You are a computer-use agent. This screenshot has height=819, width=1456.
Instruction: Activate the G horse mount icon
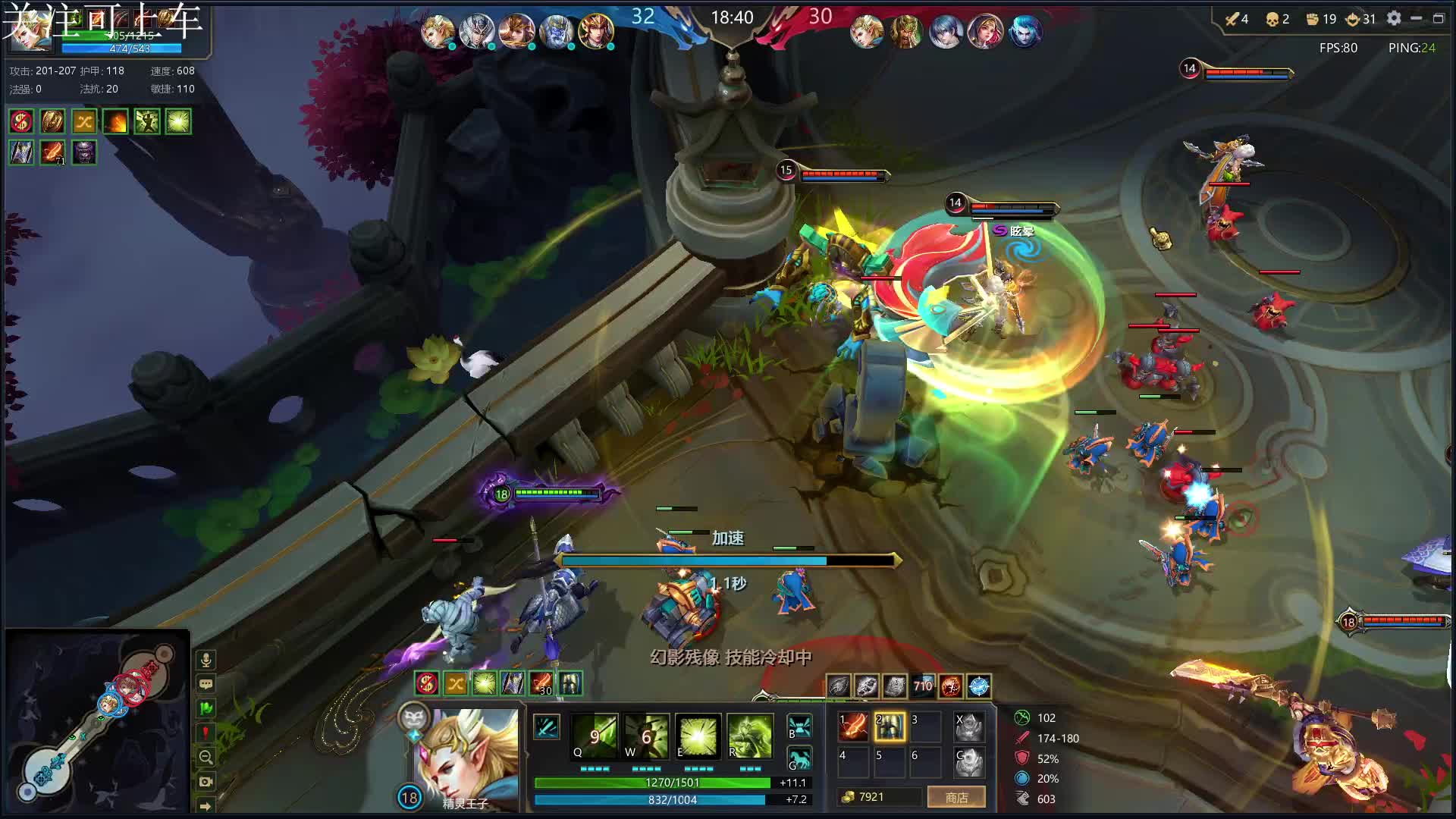click(x=799, y=758)
